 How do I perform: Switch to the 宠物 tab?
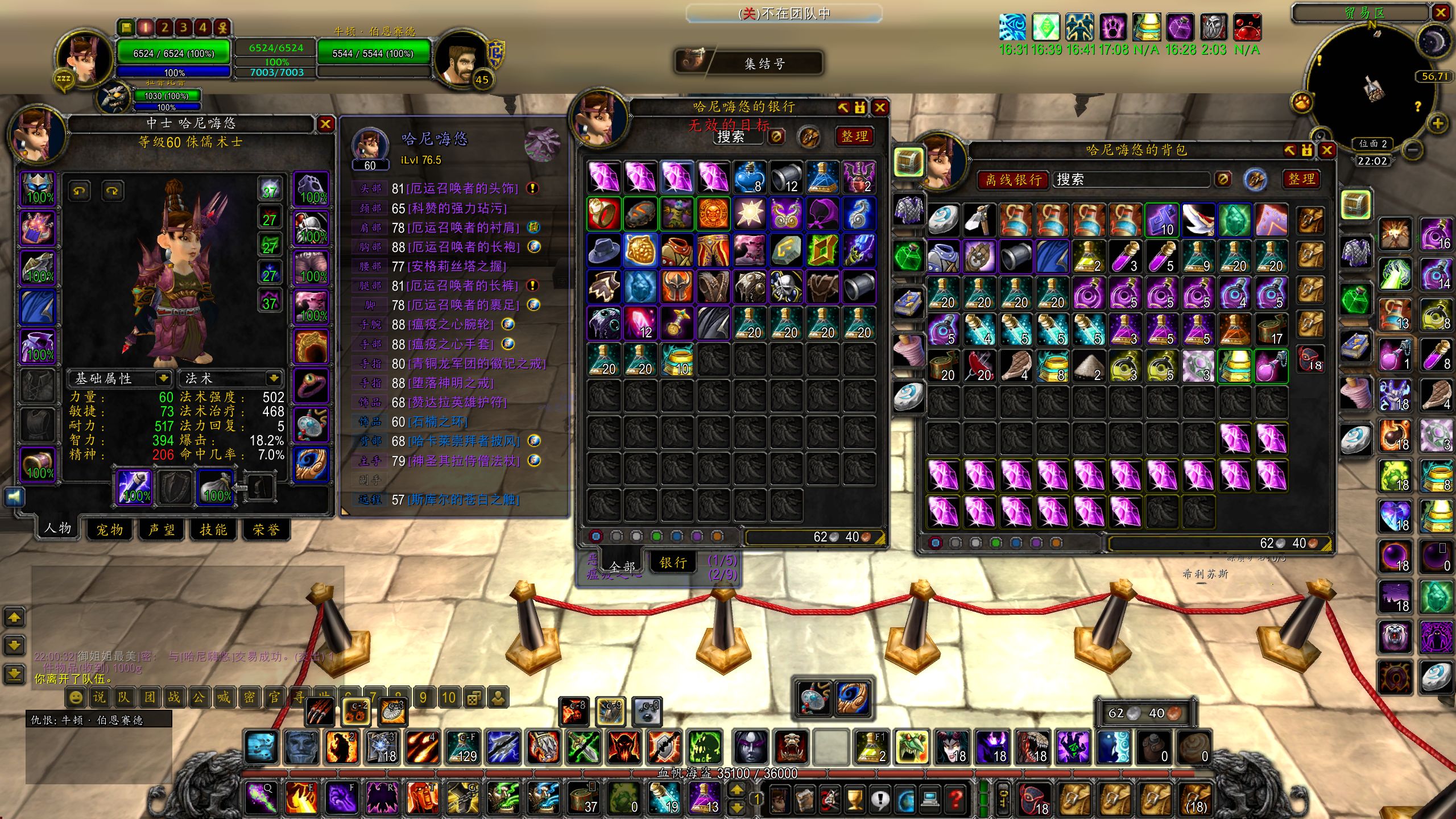coord(110,530)
